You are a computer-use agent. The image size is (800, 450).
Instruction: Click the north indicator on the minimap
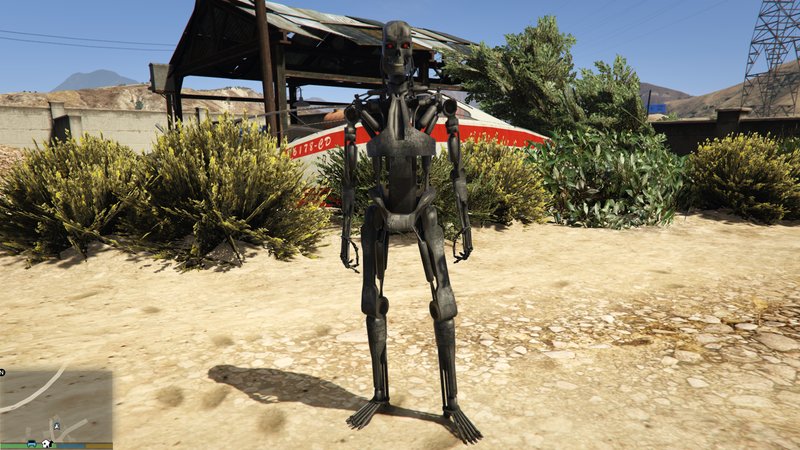pos(2,372)
